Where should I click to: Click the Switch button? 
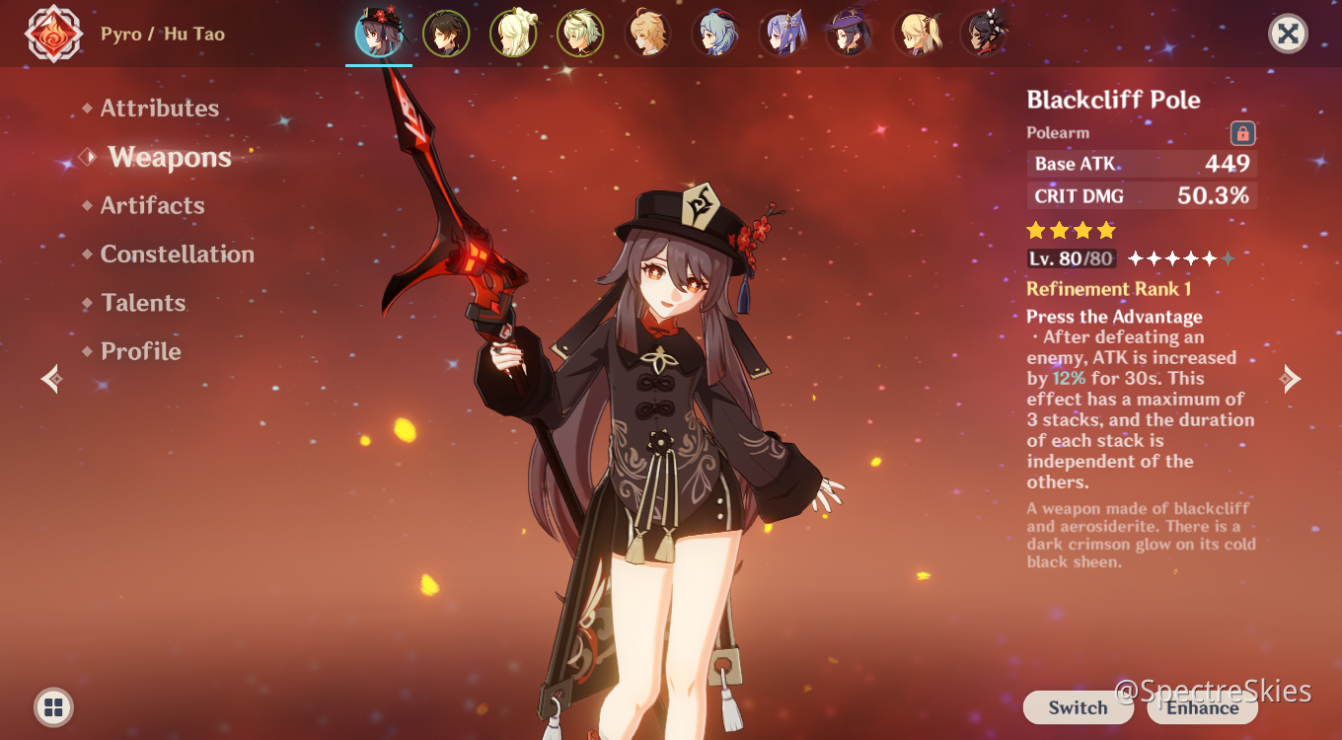[1077, 707]
